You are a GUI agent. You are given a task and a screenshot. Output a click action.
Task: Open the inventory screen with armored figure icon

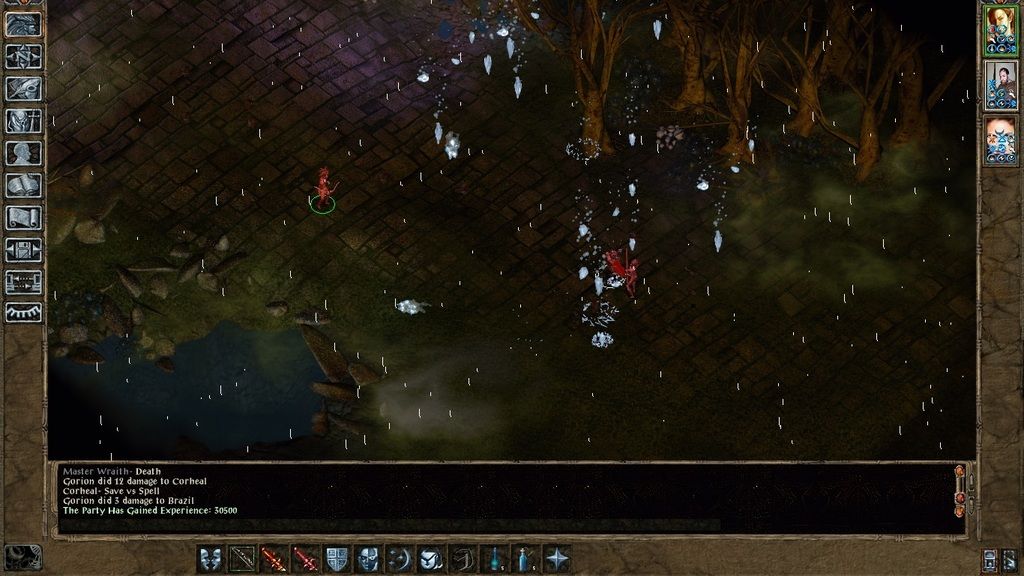pos(23,121)
